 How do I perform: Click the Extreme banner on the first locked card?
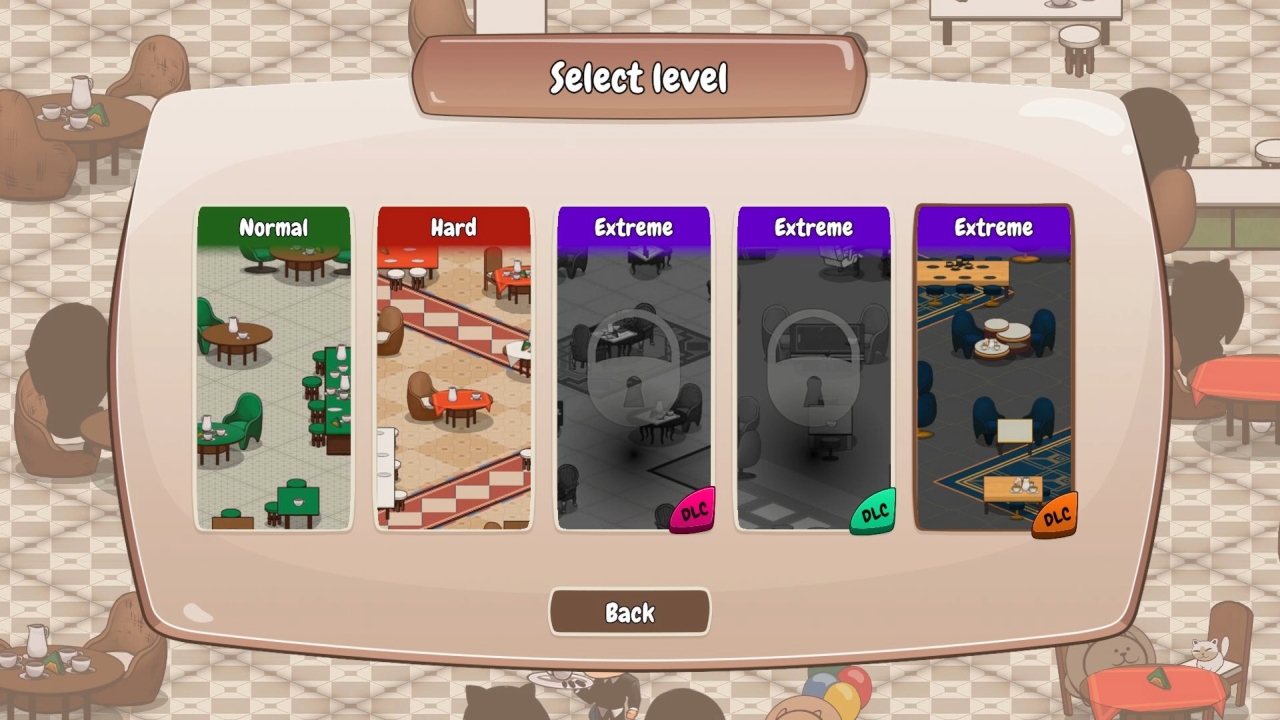[633, 227]
